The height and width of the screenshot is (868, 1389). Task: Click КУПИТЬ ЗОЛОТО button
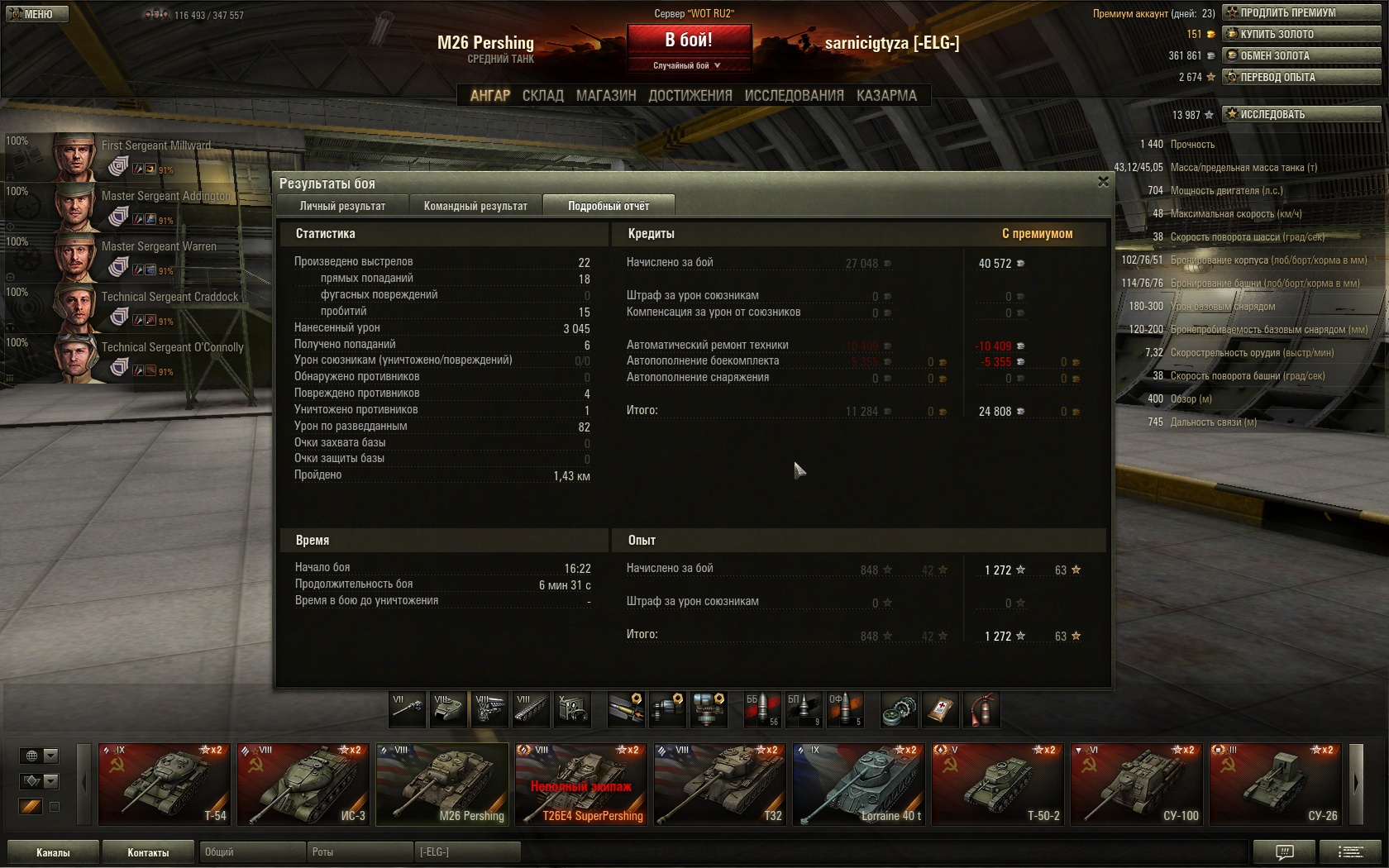coord(1301,34)
